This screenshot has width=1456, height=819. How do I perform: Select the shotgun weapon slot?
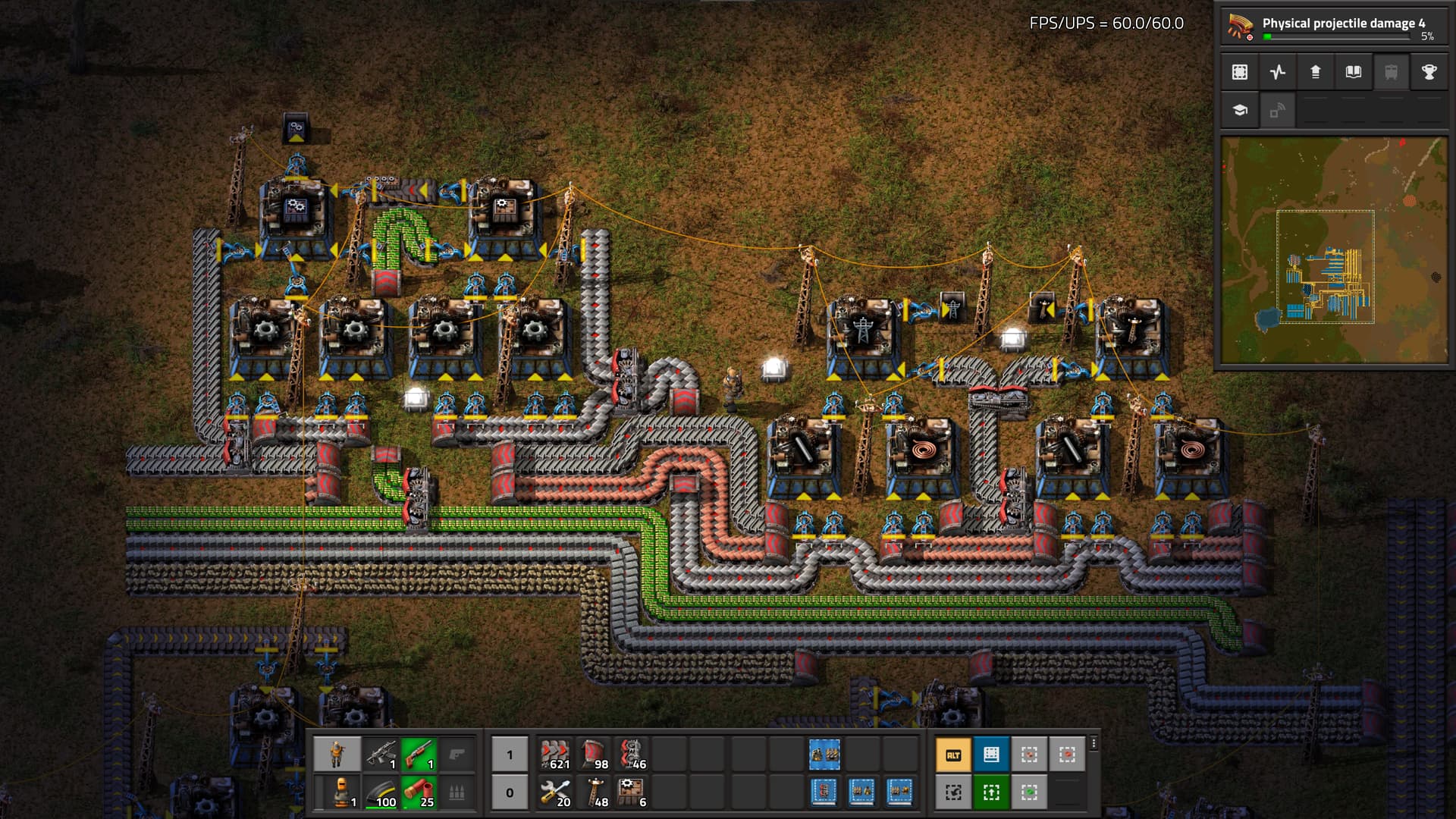[x=419, y=755]
